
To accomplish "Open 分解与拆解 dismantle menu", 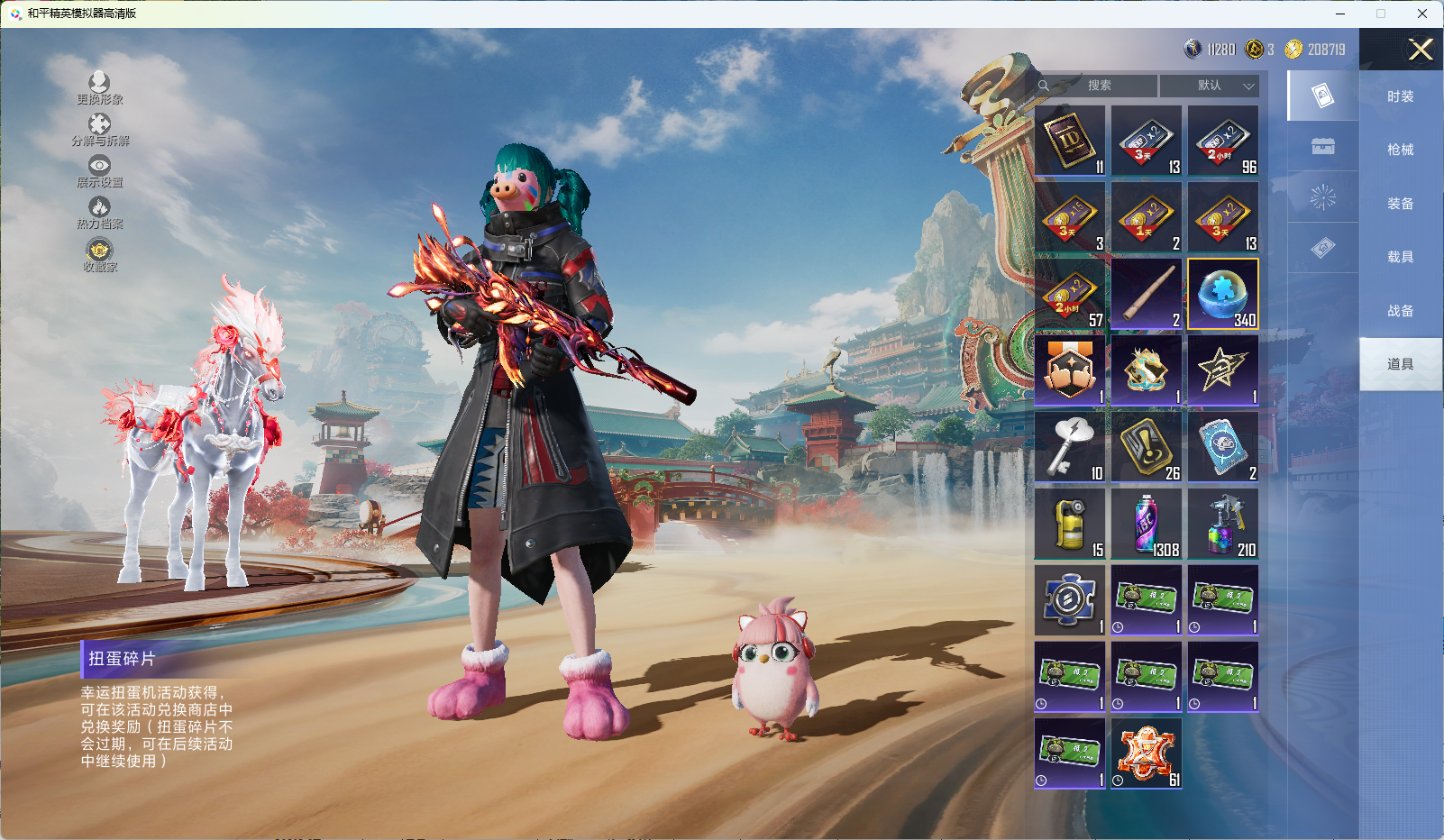I will point(99,129).
